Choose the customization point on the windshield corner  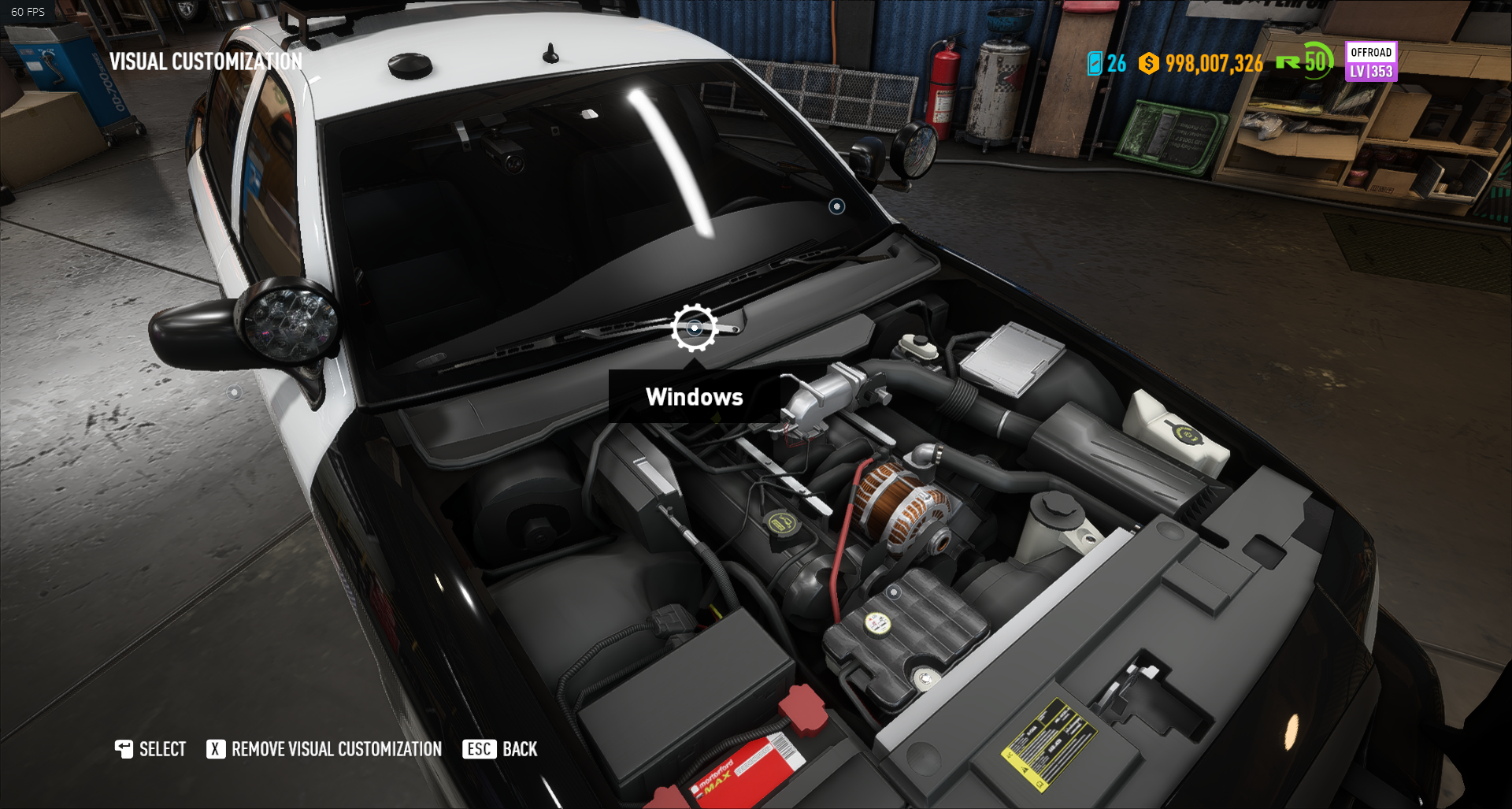point(836,206)
